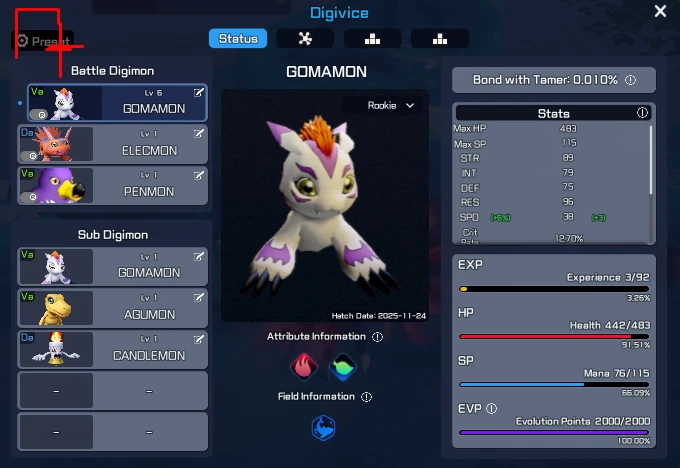
Task: Select Penmon in Battle Digimon list
Action: click(113, 185)
